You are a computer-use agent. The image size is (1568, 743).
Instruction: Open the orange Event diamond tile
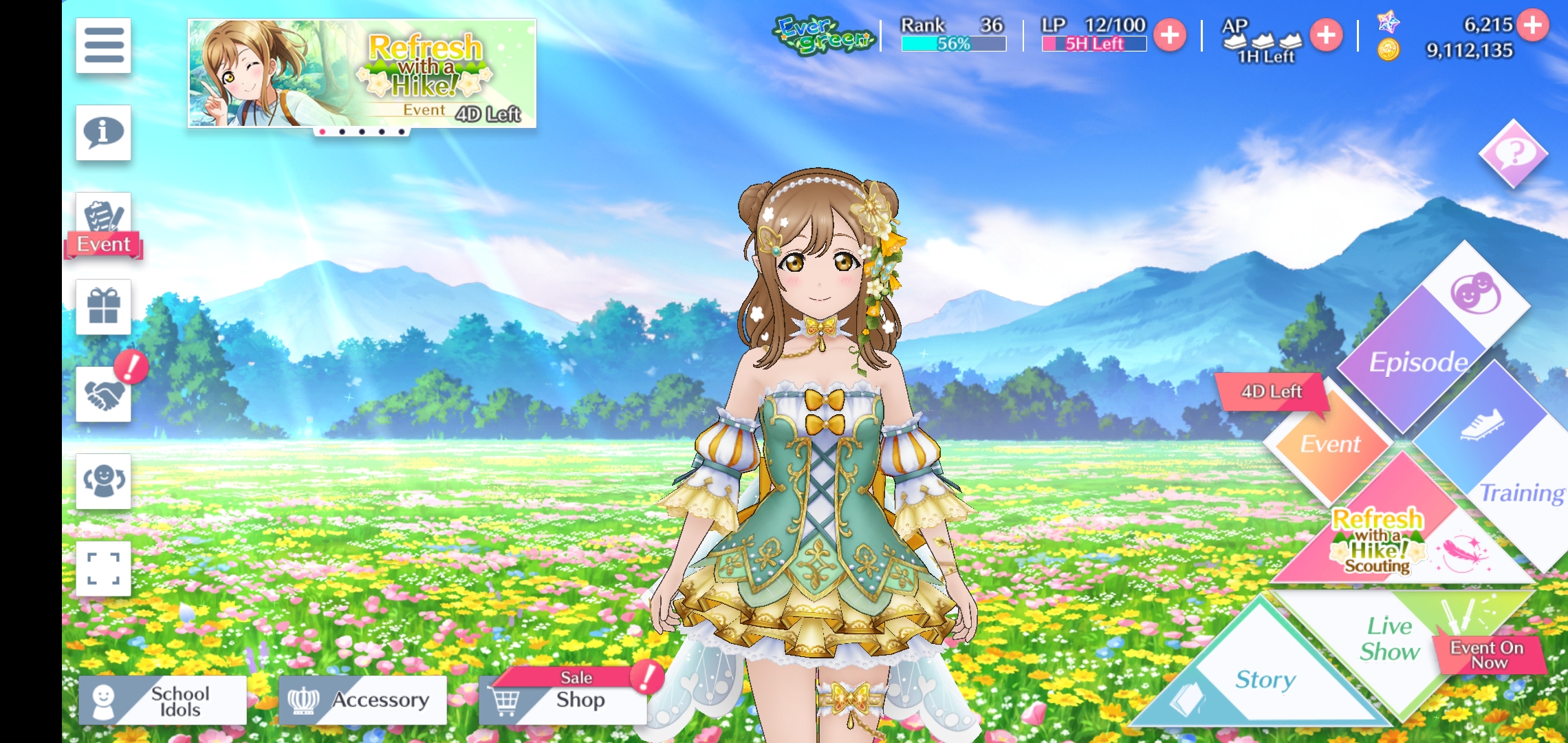click(x=1329, y=444)
